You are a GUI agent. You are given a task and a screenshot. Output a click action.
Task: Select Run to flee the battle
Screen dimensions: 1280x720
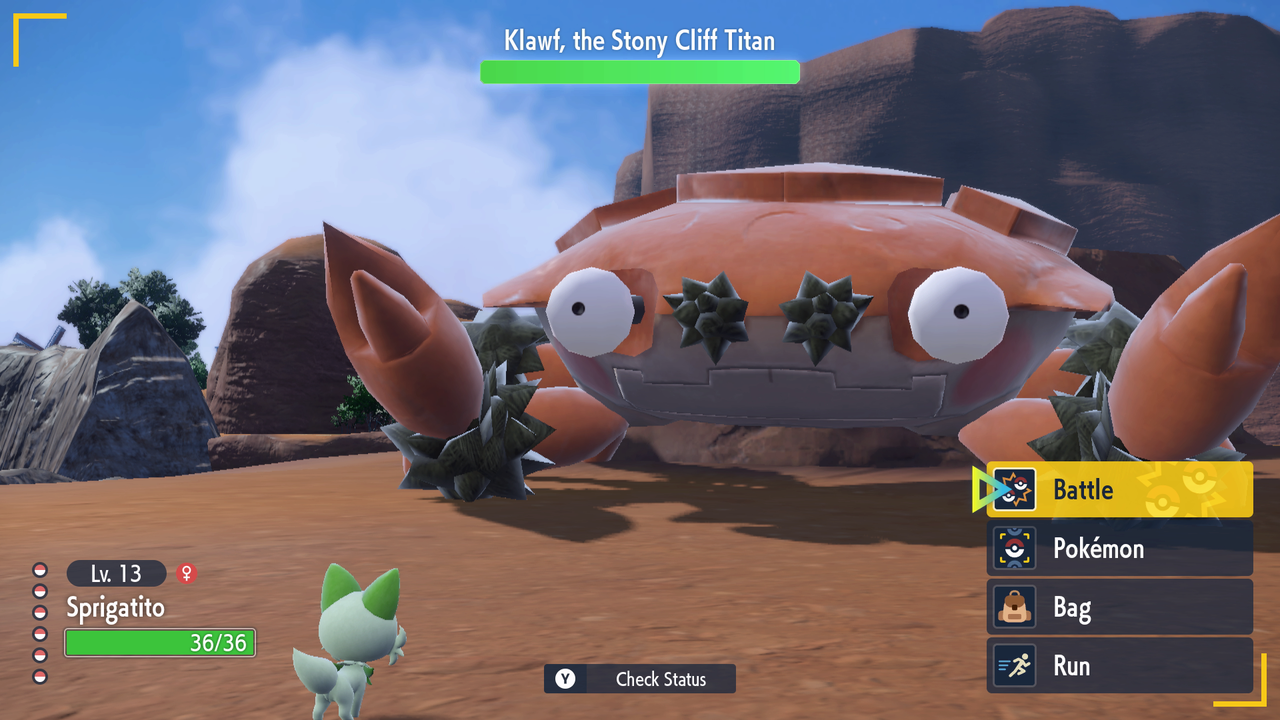1119,666
